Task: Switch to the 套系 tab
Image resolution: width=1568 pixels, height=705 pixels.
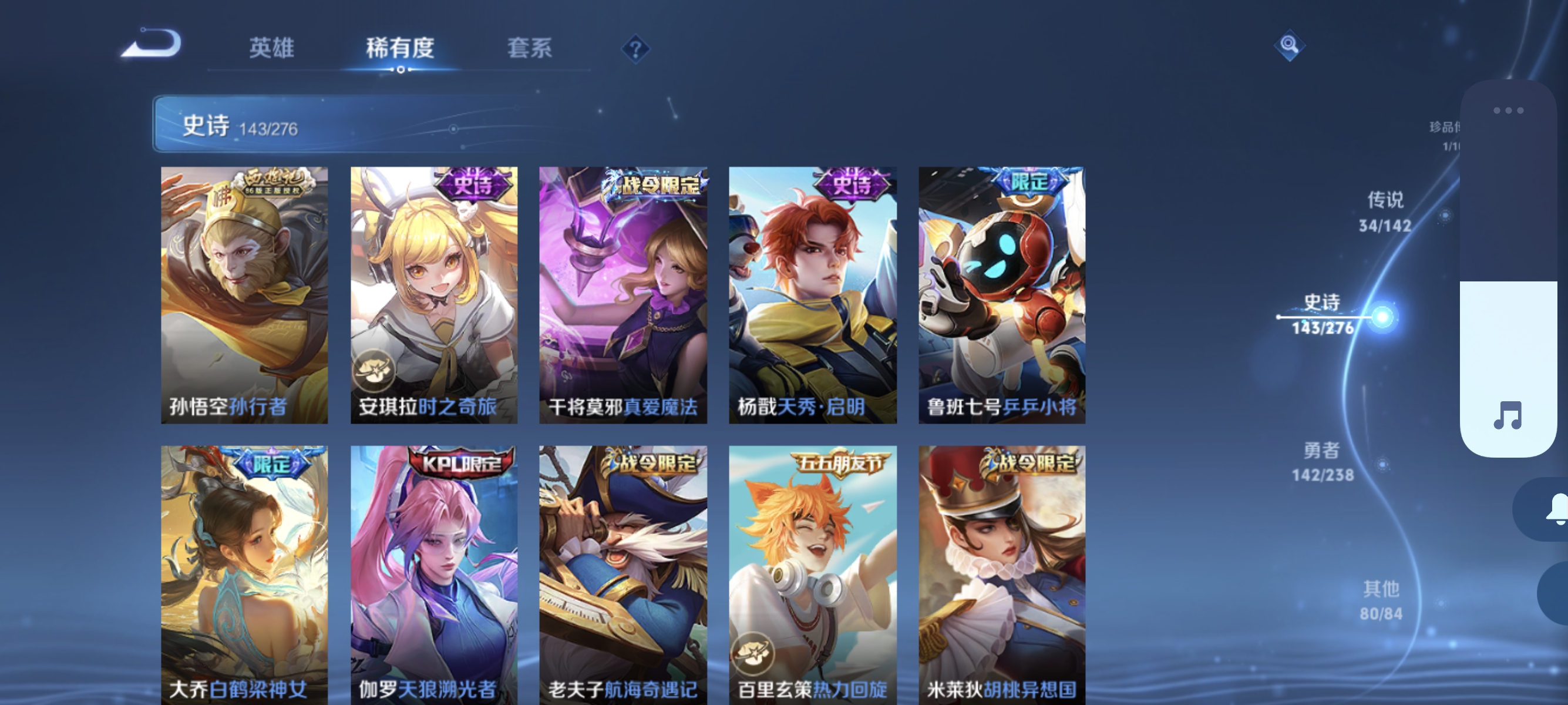Action: point(531,49)
